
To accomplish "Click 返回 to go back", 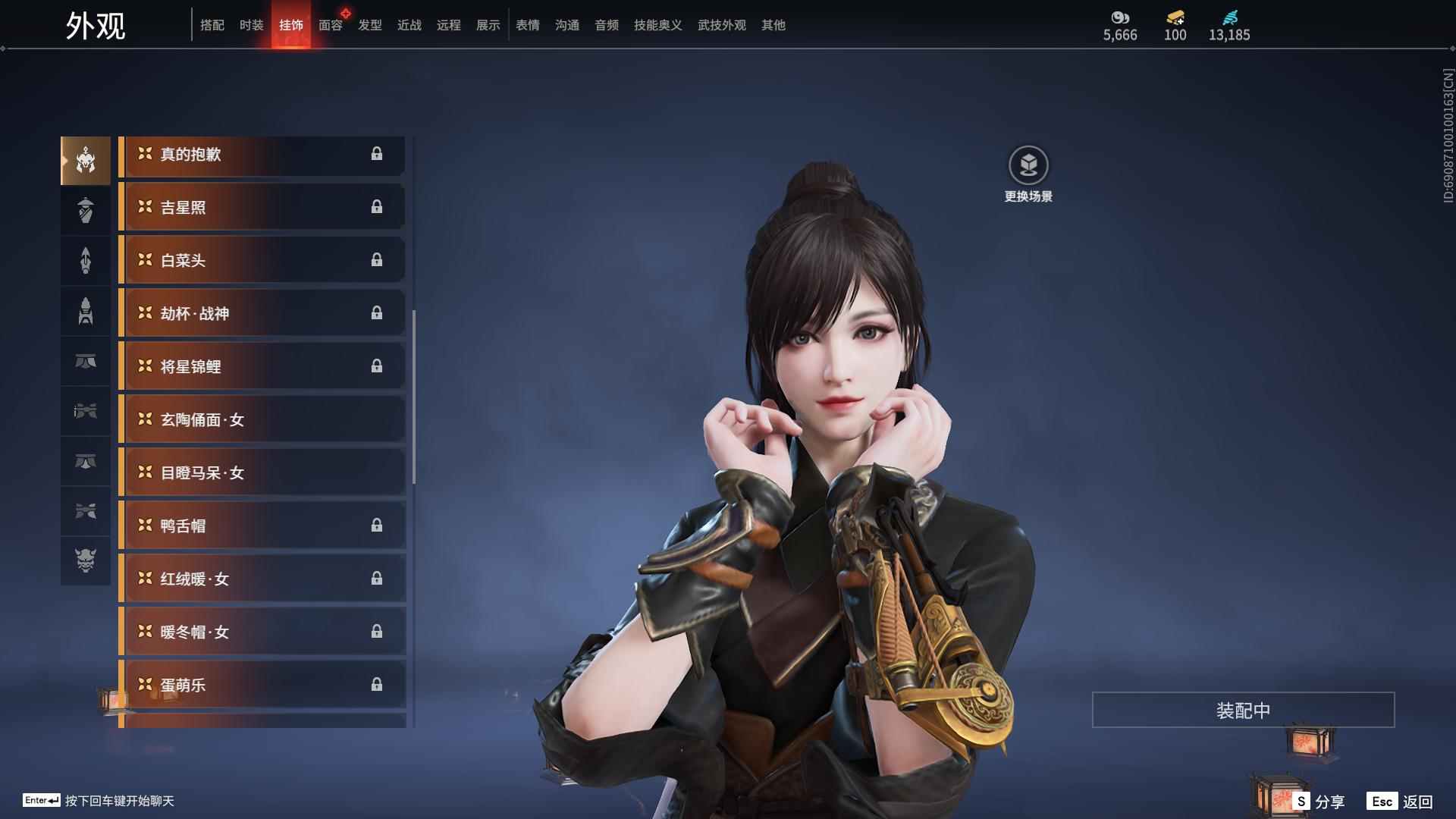I will [1401, 802].
